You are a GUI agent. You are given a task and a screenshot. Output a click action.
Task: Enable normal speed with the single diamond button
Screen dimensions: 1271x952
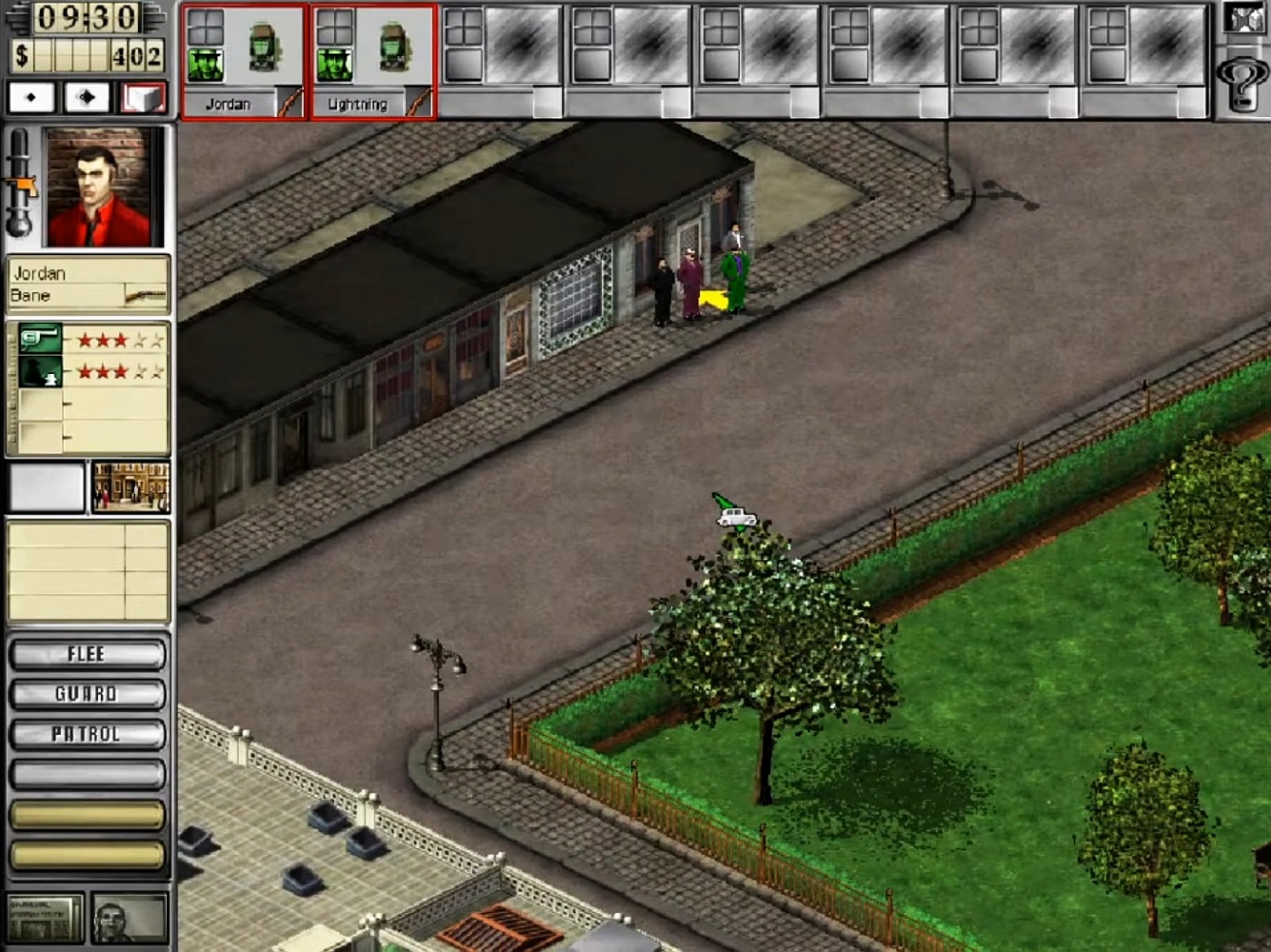click(x=30, y=95)
